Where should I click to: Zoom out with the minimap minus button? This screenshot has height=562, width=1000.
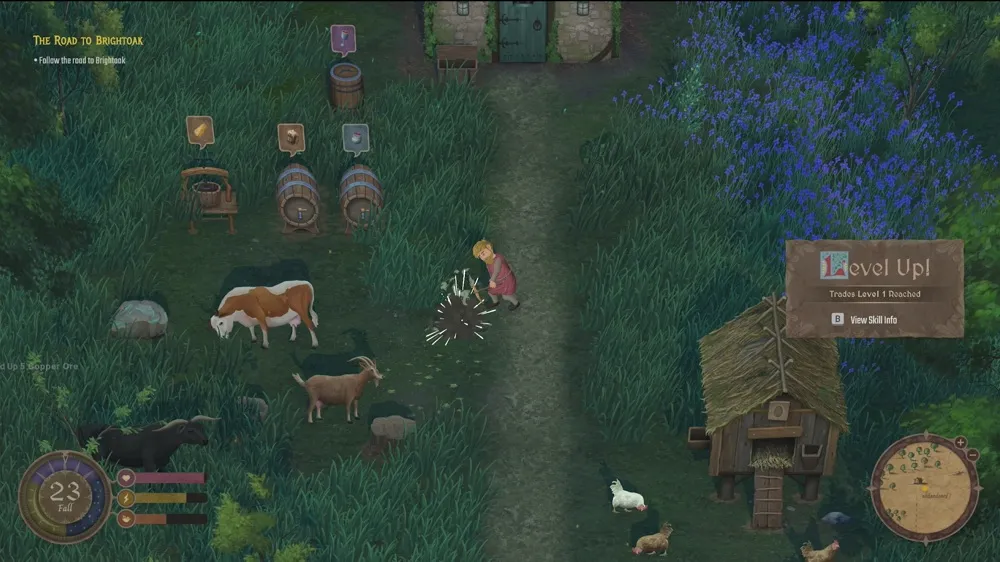[x=973, y=456]
